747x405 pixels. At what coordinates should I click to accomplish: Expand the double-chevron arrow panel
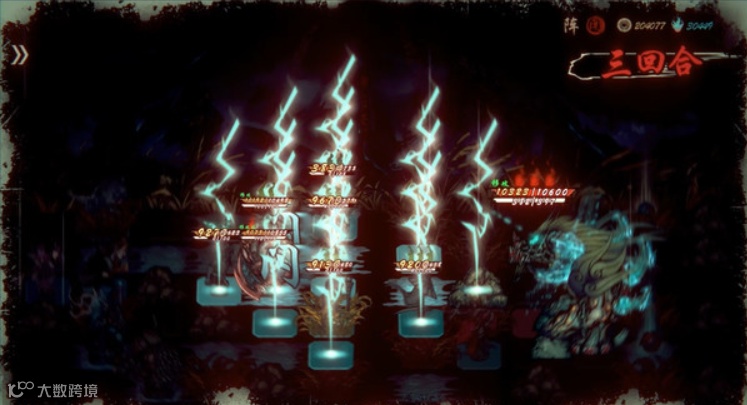(19, 55)
